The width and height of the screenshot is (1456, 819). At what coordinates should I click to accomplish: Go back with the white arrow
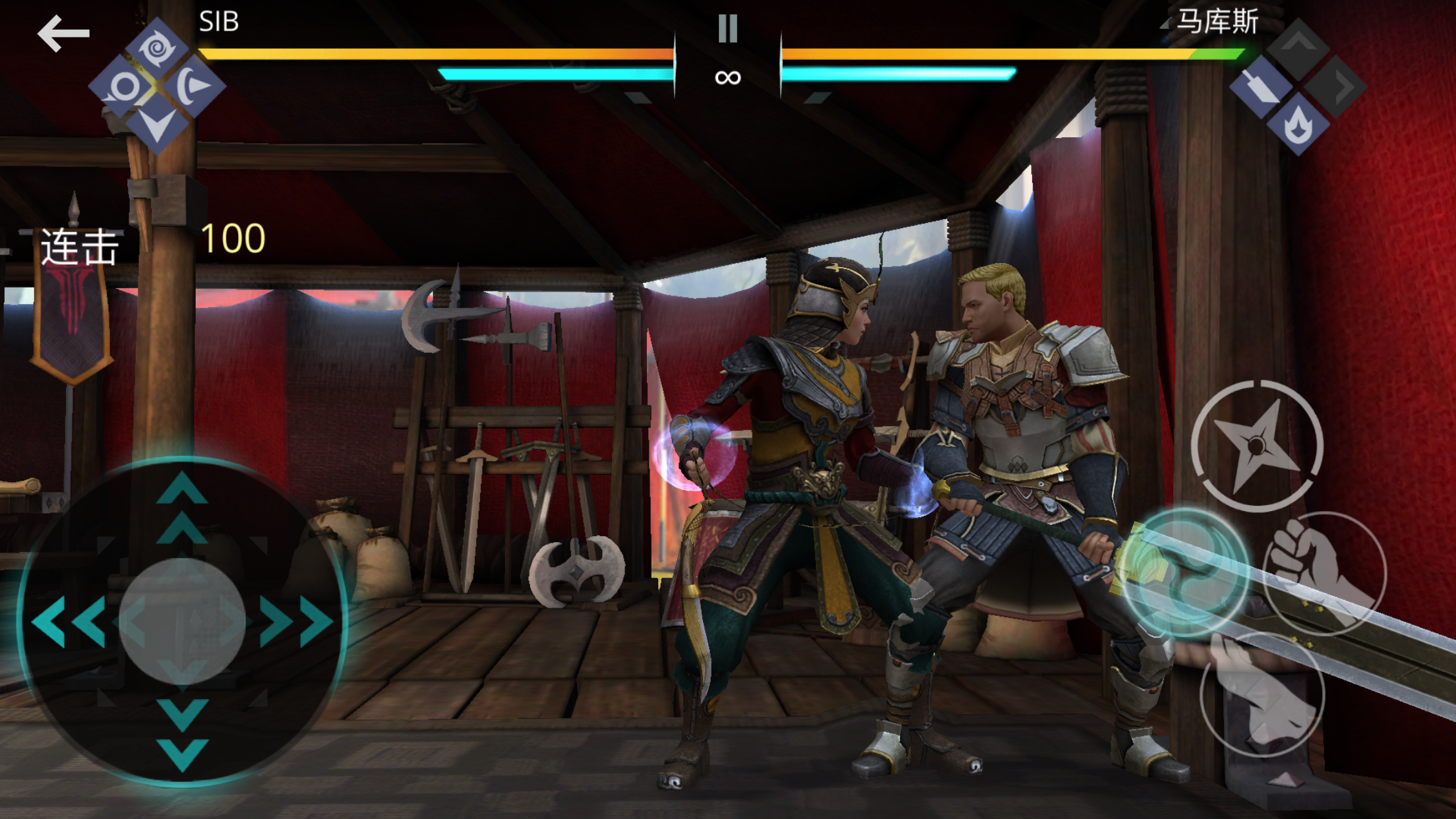[63, 33]
